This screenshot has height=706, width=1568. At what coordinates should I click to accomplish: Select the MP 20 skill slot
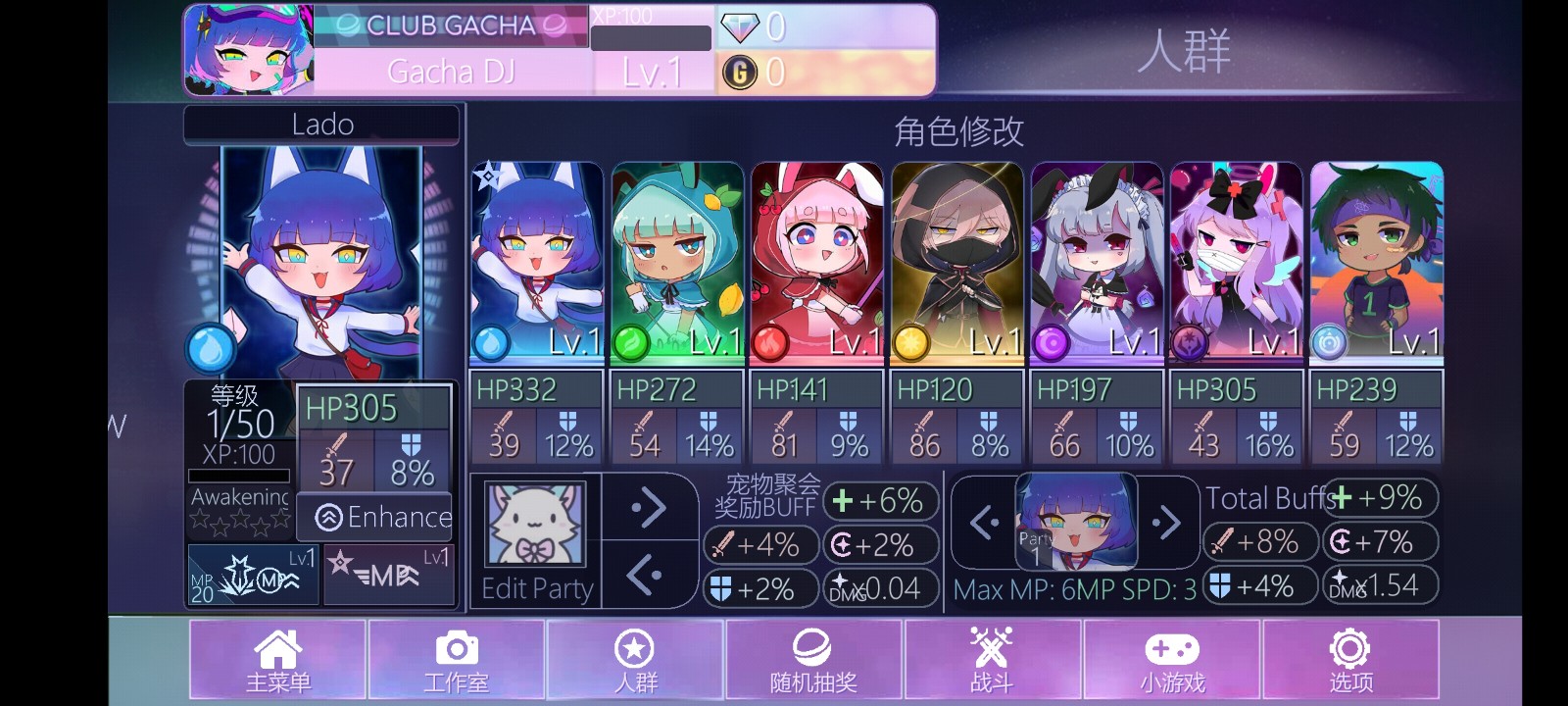coord(252,574)
